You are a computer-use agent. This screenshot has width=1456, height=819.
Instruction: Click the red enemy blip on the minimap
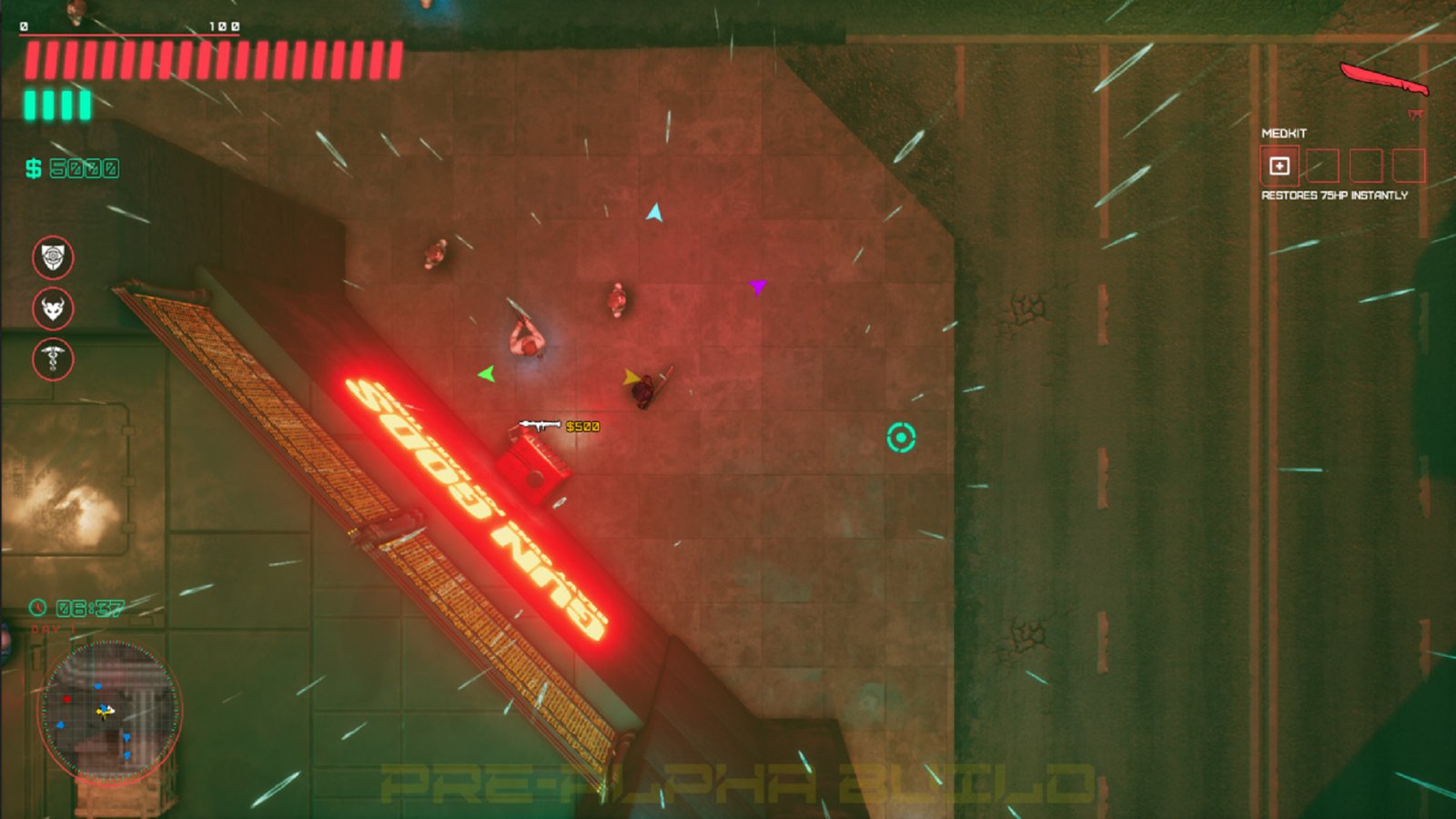pyautogui.click(x=67, y=699)
